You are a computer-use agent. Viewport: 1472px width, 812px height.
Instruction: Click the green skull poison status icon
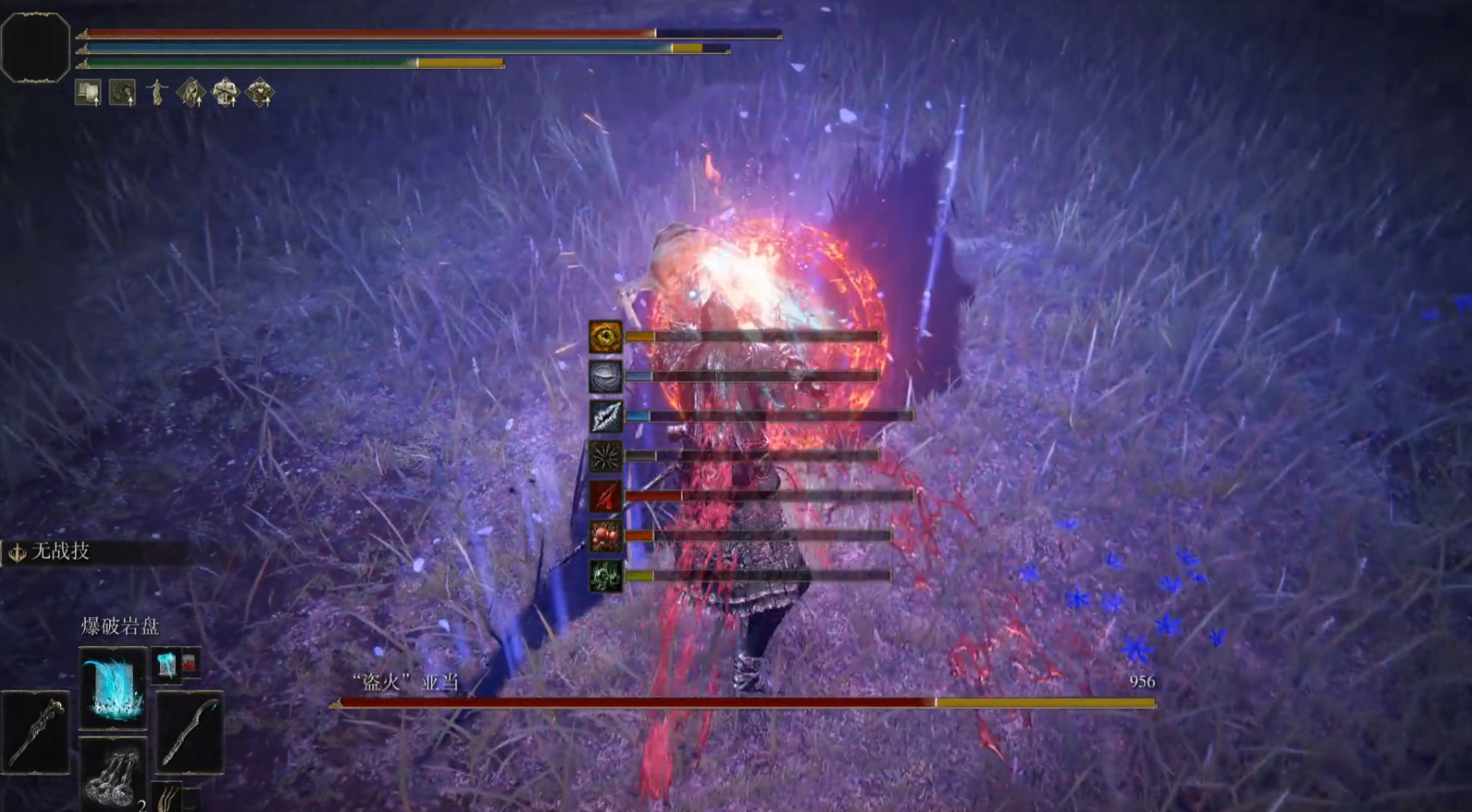click(605, 576)
